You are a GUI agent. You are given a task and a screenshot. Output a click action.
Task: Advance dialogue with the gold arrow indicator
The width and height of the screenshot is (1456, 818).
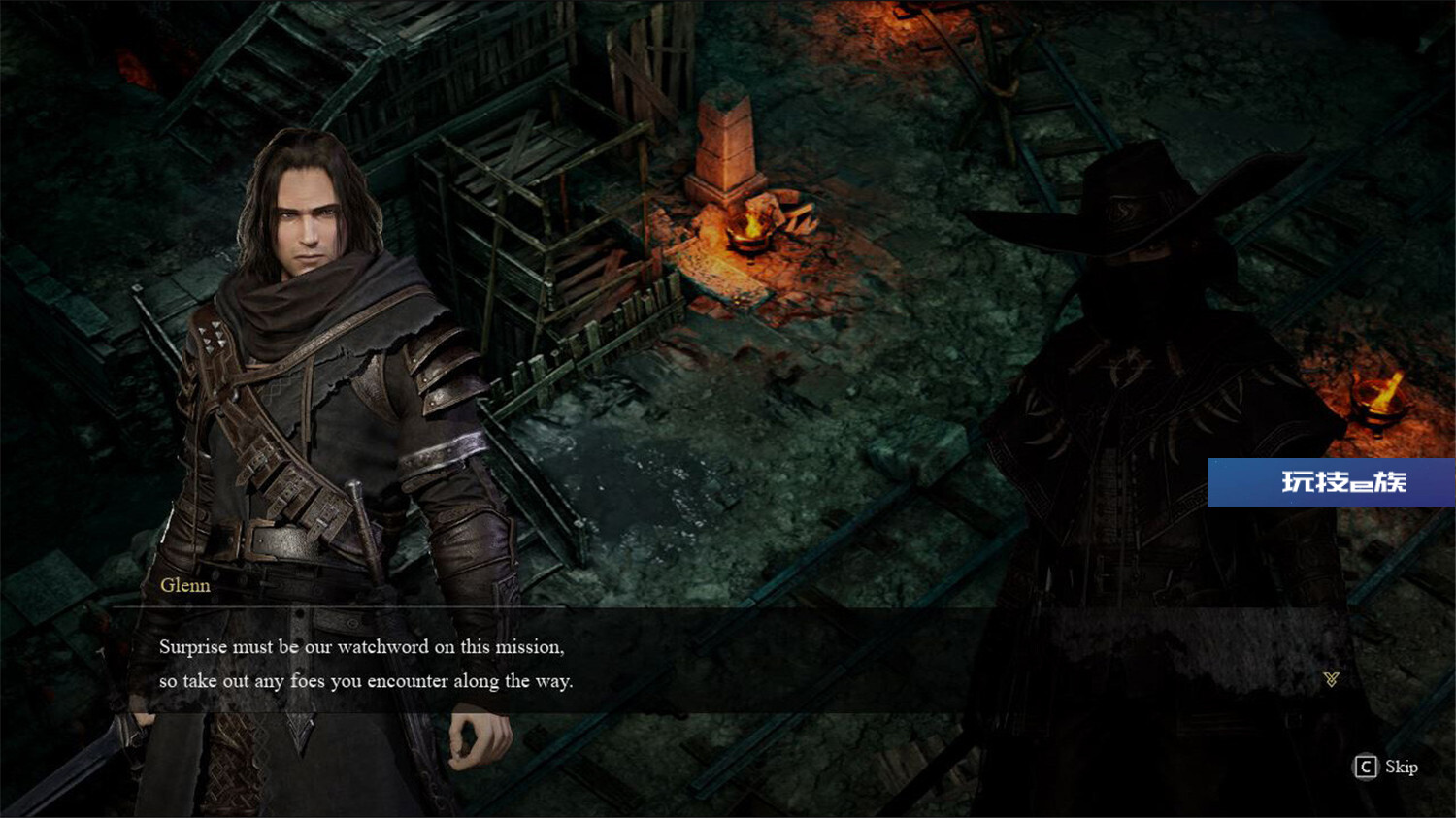1331,679
